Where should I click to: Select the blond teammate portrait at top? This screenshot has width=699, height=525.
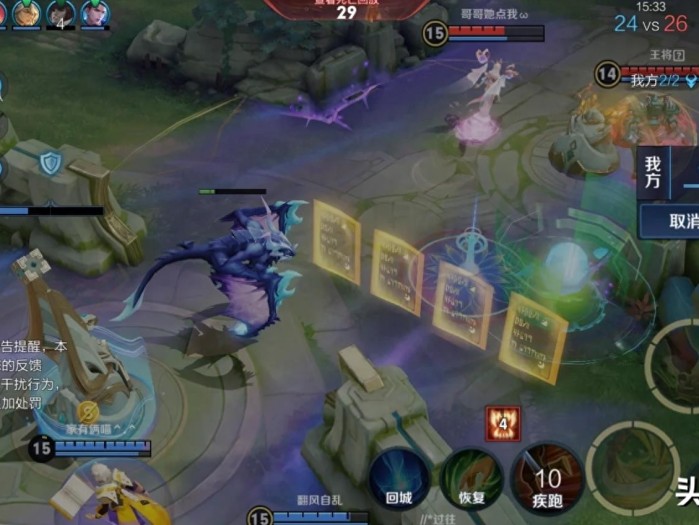[x=26, y=14]
